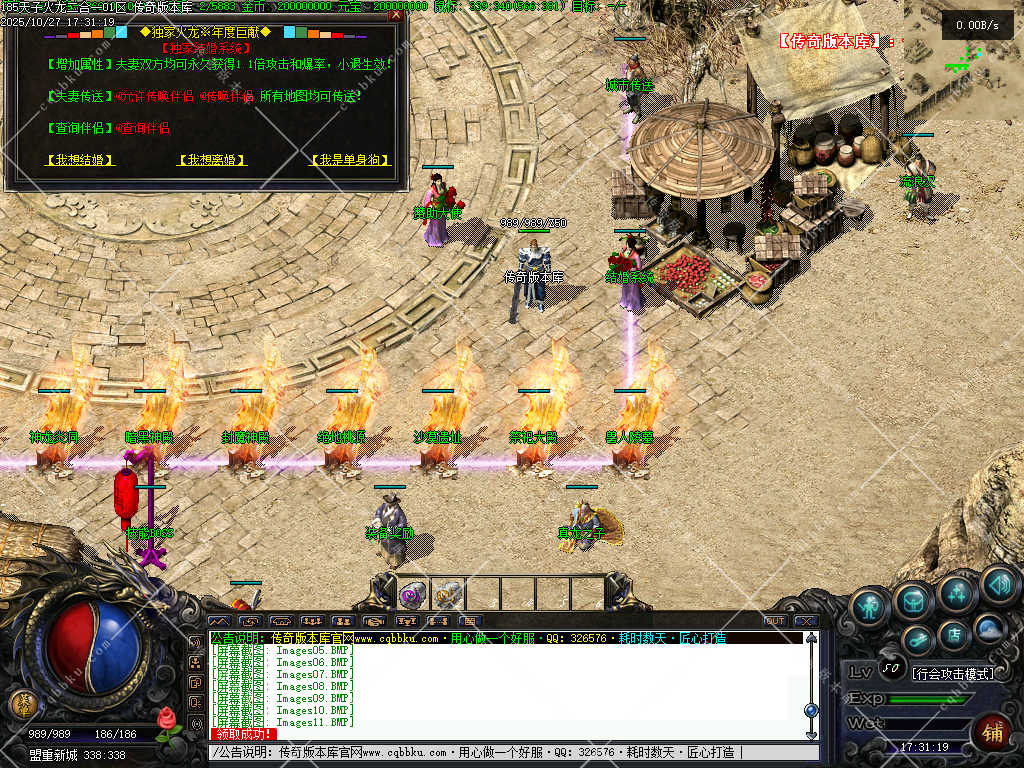Focus the chat input field
The height and width of the screenshot is (768, 1024).
click(x=500, y=752)
